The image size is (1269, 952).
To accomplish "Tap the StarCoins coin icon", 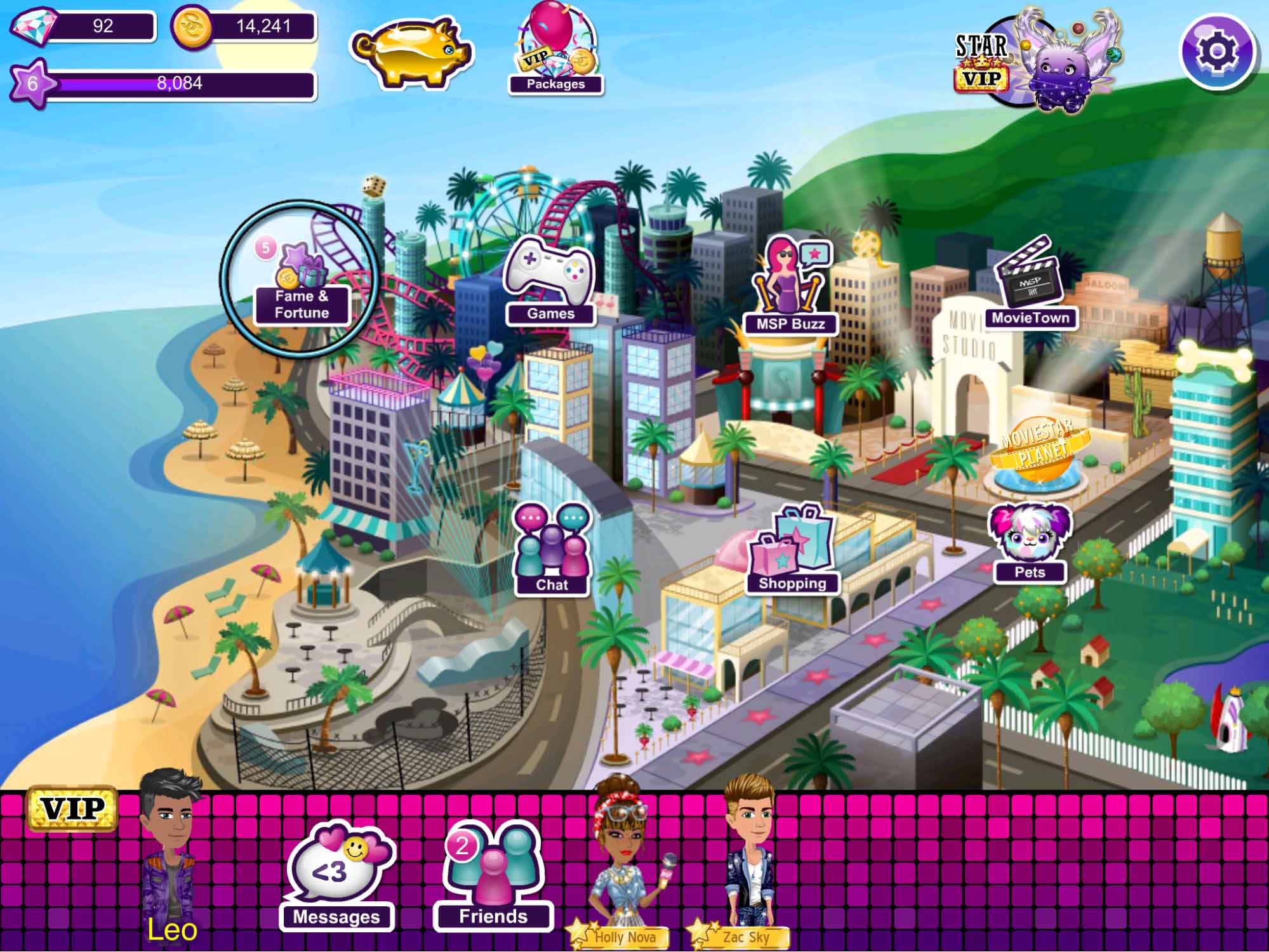I will coord(192,28).
